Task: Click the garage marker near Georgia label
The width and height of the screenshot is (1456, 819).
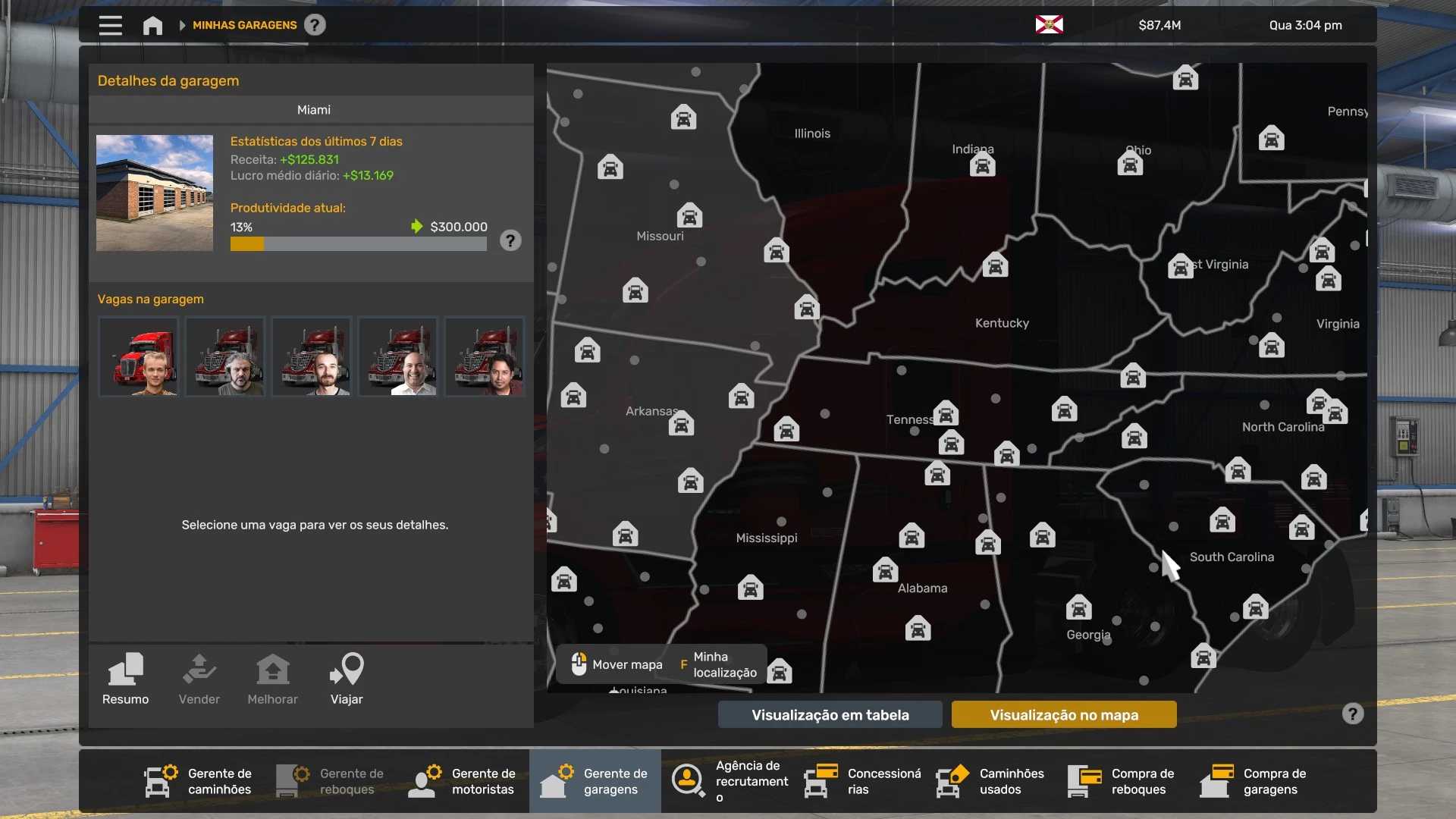Action: pyautogui.click(x=1078, y=608)
